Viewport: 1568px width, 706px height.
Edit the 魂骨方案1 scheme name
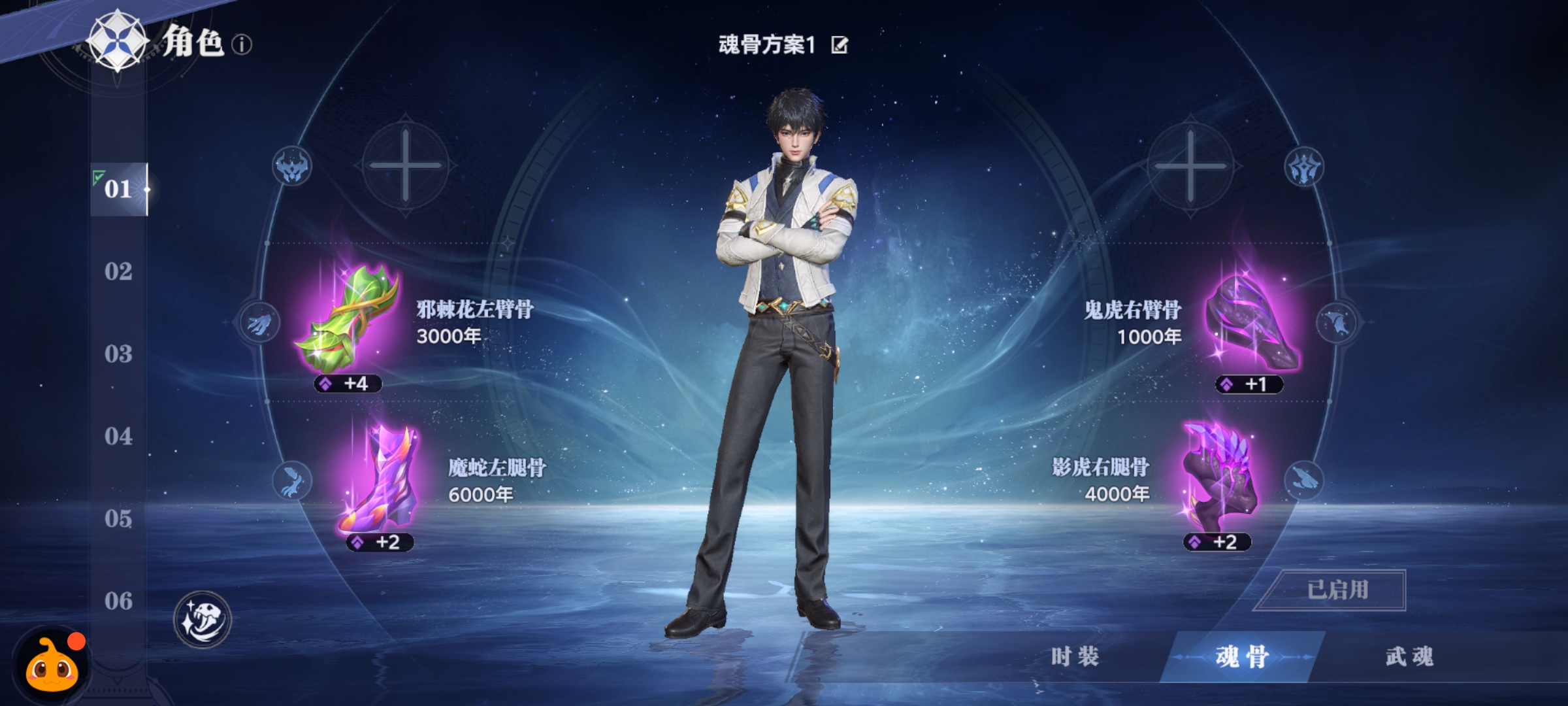840,45
